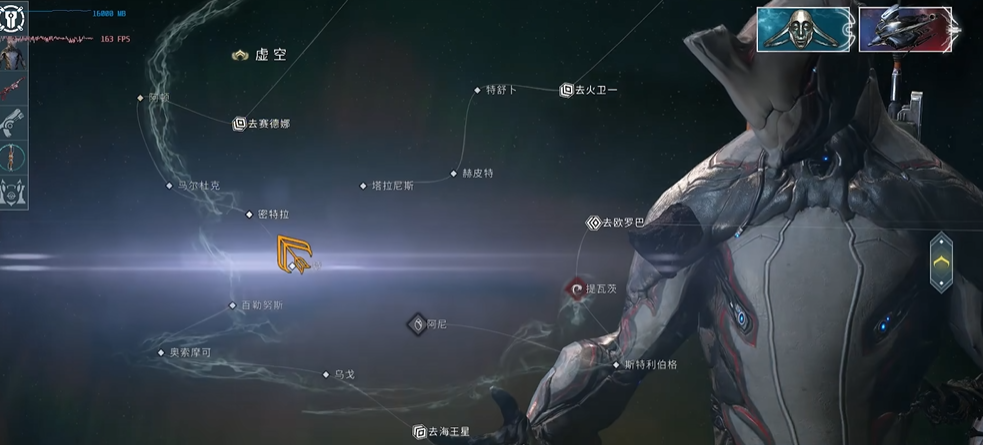
Task: Select the 阿尼 mission node
Action: tap(417, 323)
